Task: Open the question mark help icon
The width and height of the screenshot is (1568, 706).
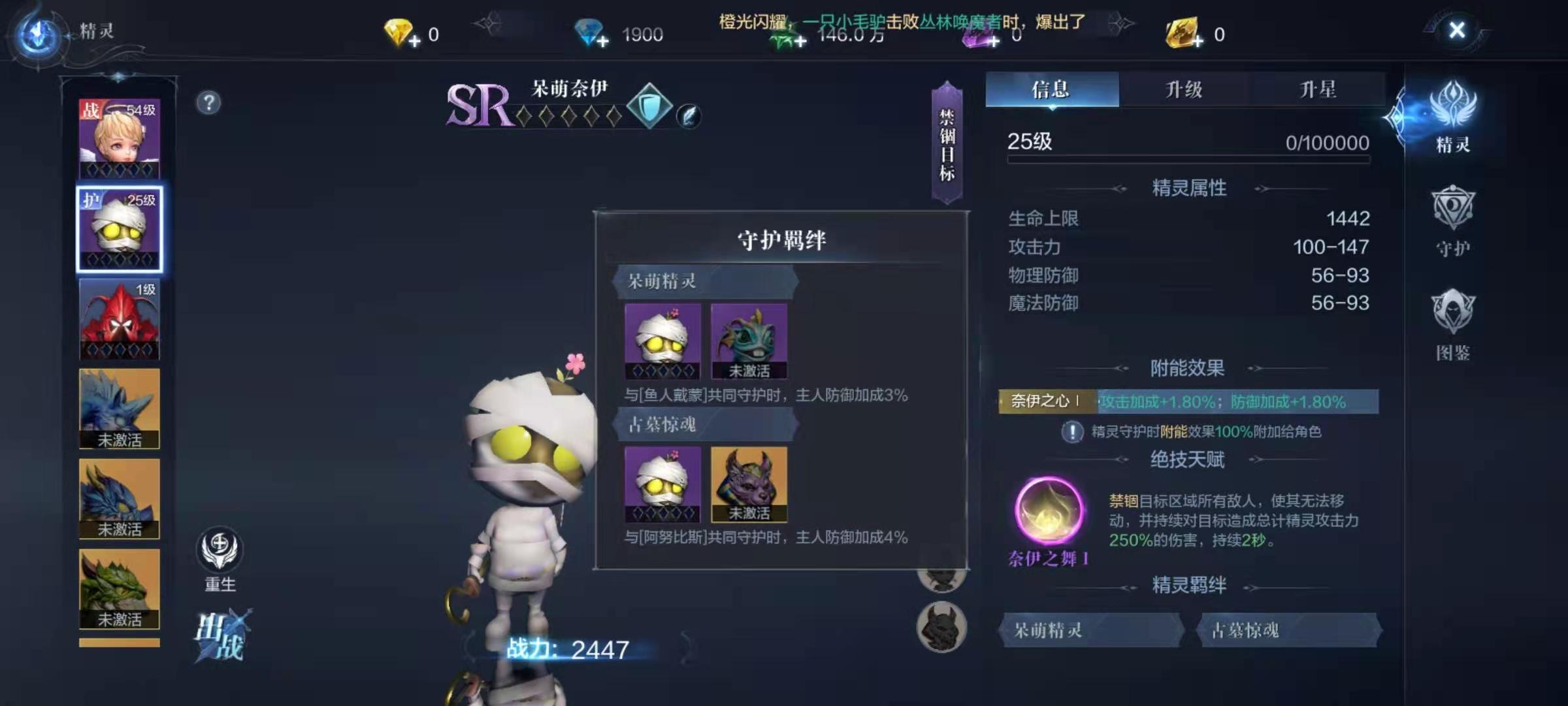Action: click(x=208, y=103)
